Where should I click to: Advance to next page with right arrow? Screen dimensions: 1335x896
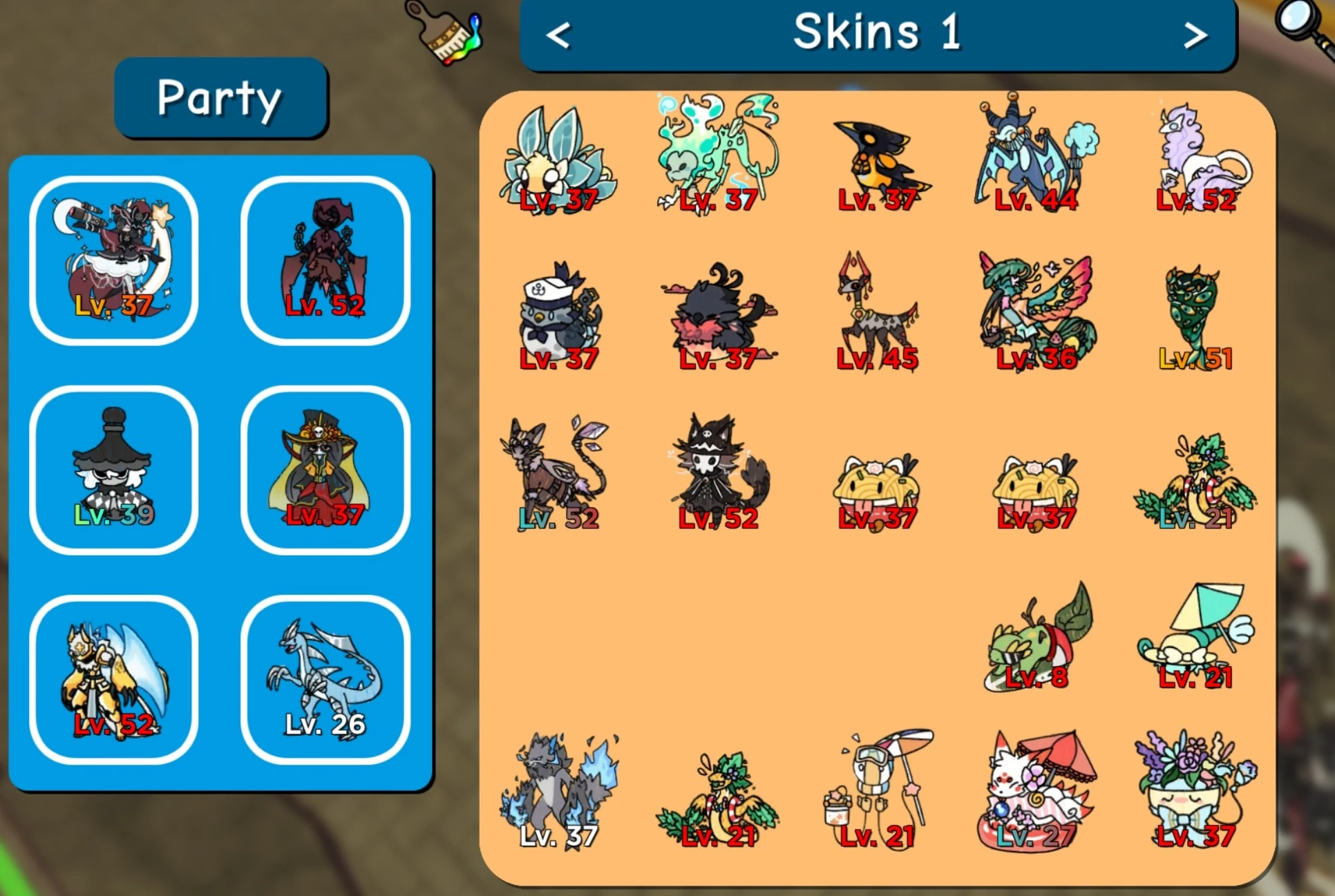click(x=1195, y=35)
